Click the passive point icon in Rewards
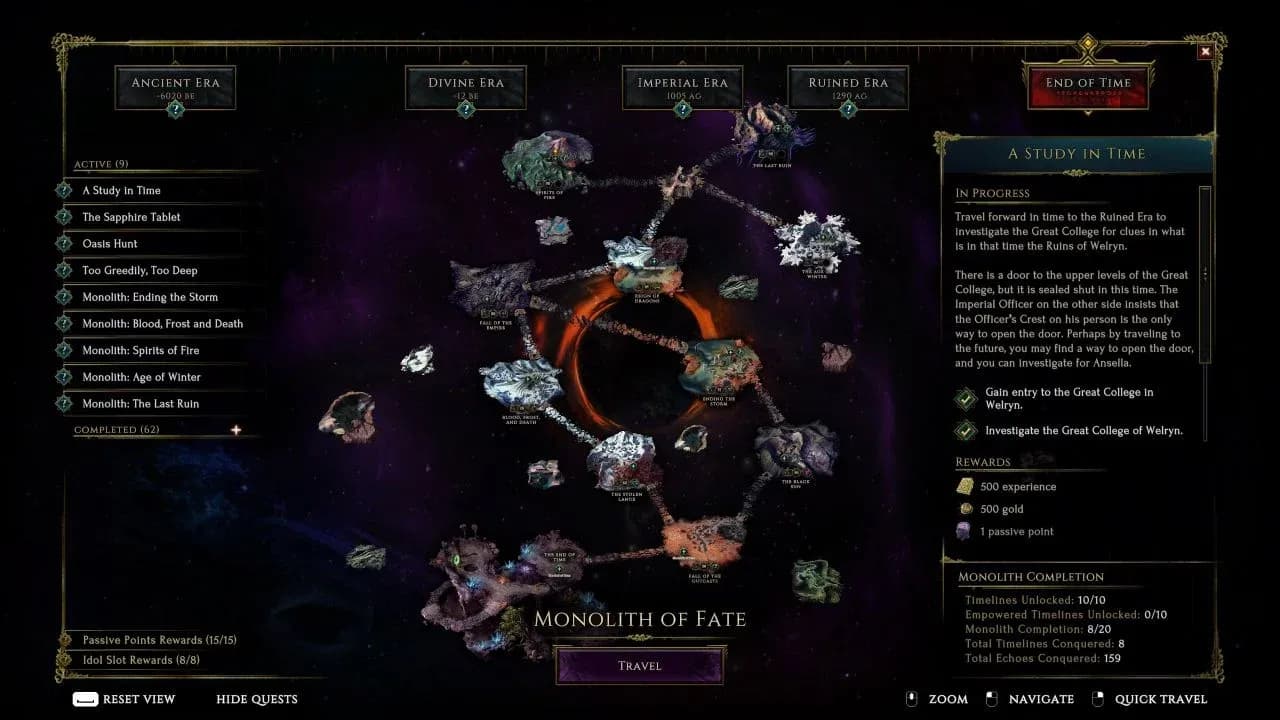 click(x=965, y=531)
